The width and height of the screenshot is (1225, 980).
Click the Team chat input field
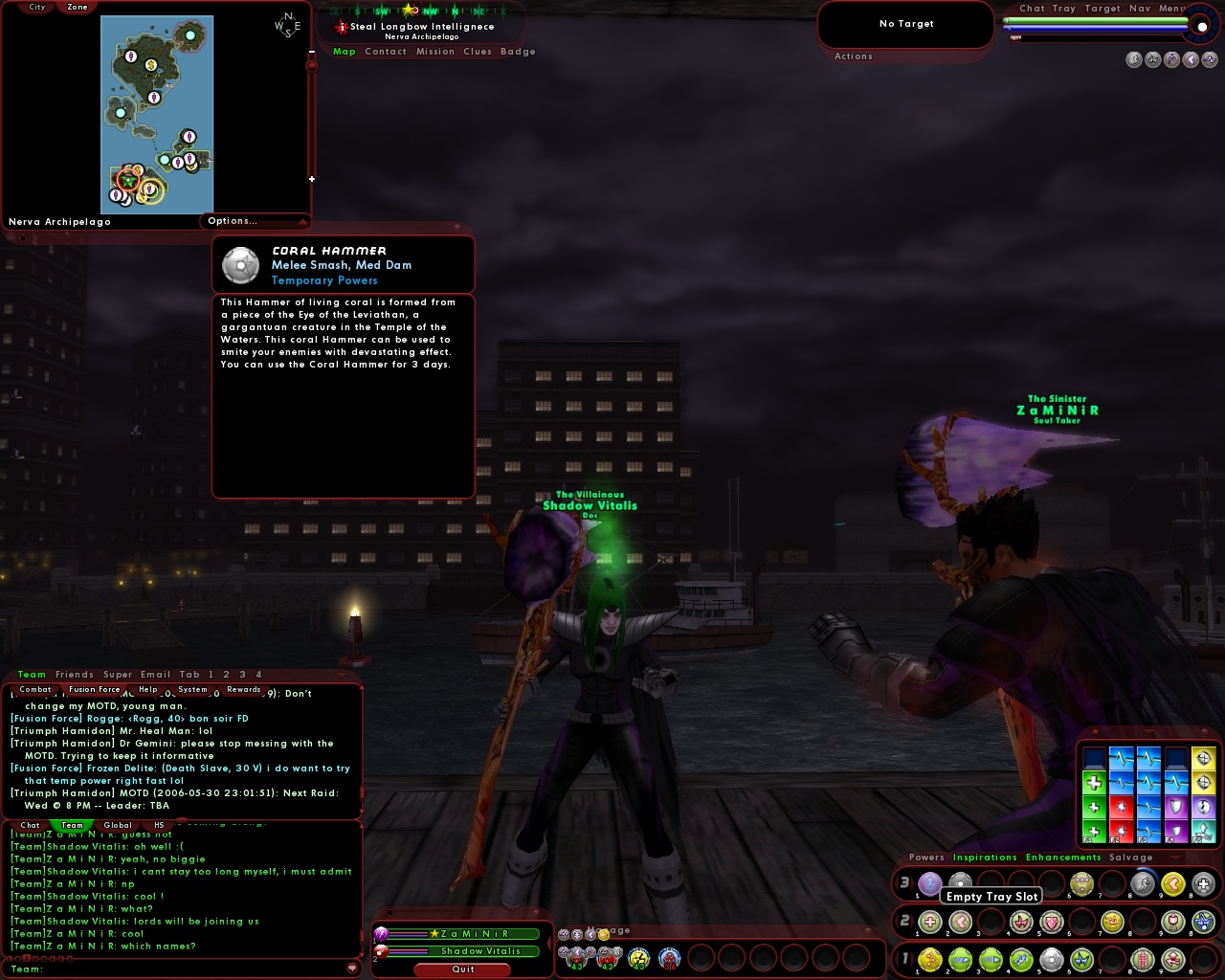coord(144,969)
